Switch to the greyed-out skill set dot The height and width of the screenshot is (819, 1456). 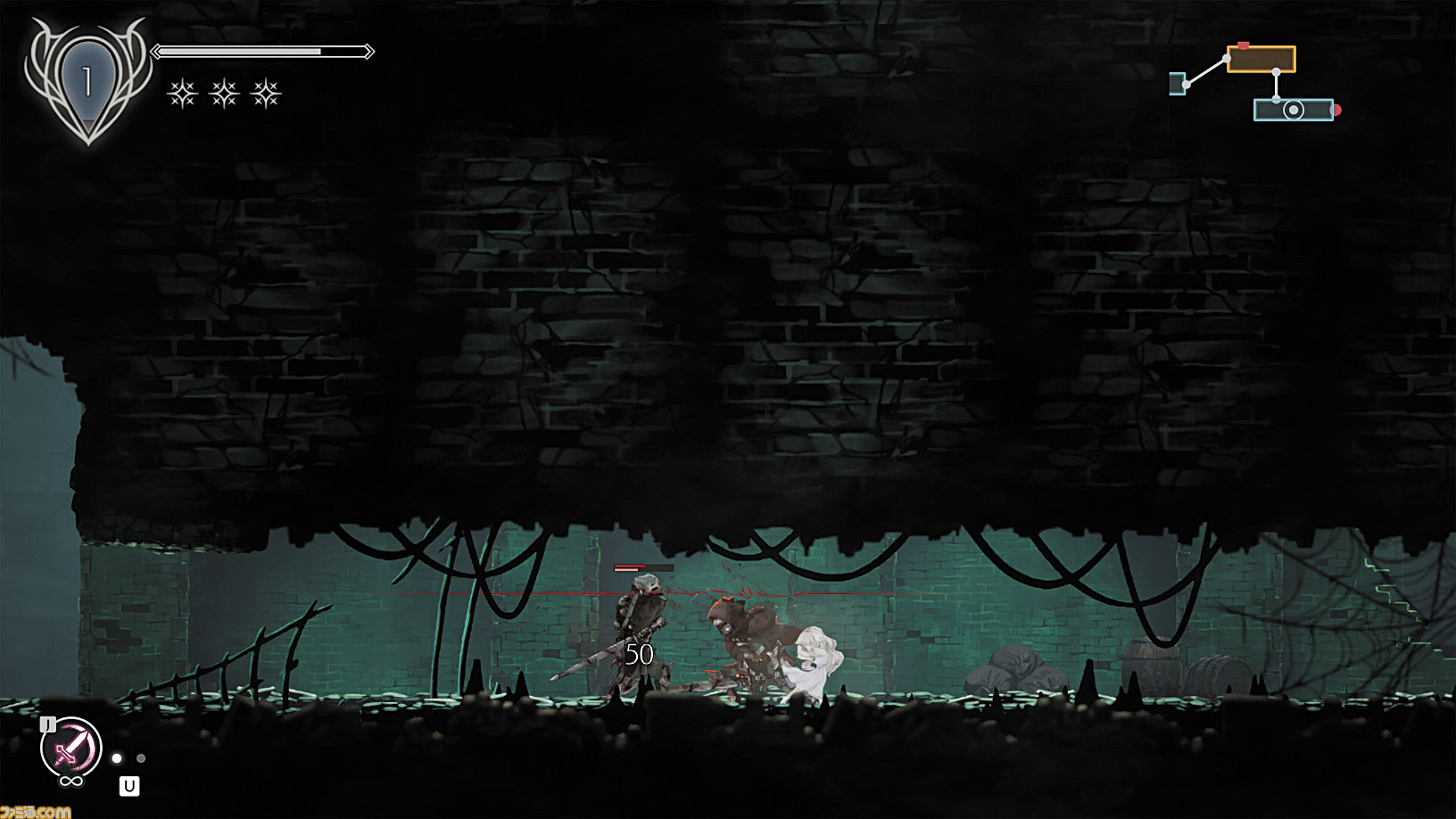coord(141,758)
